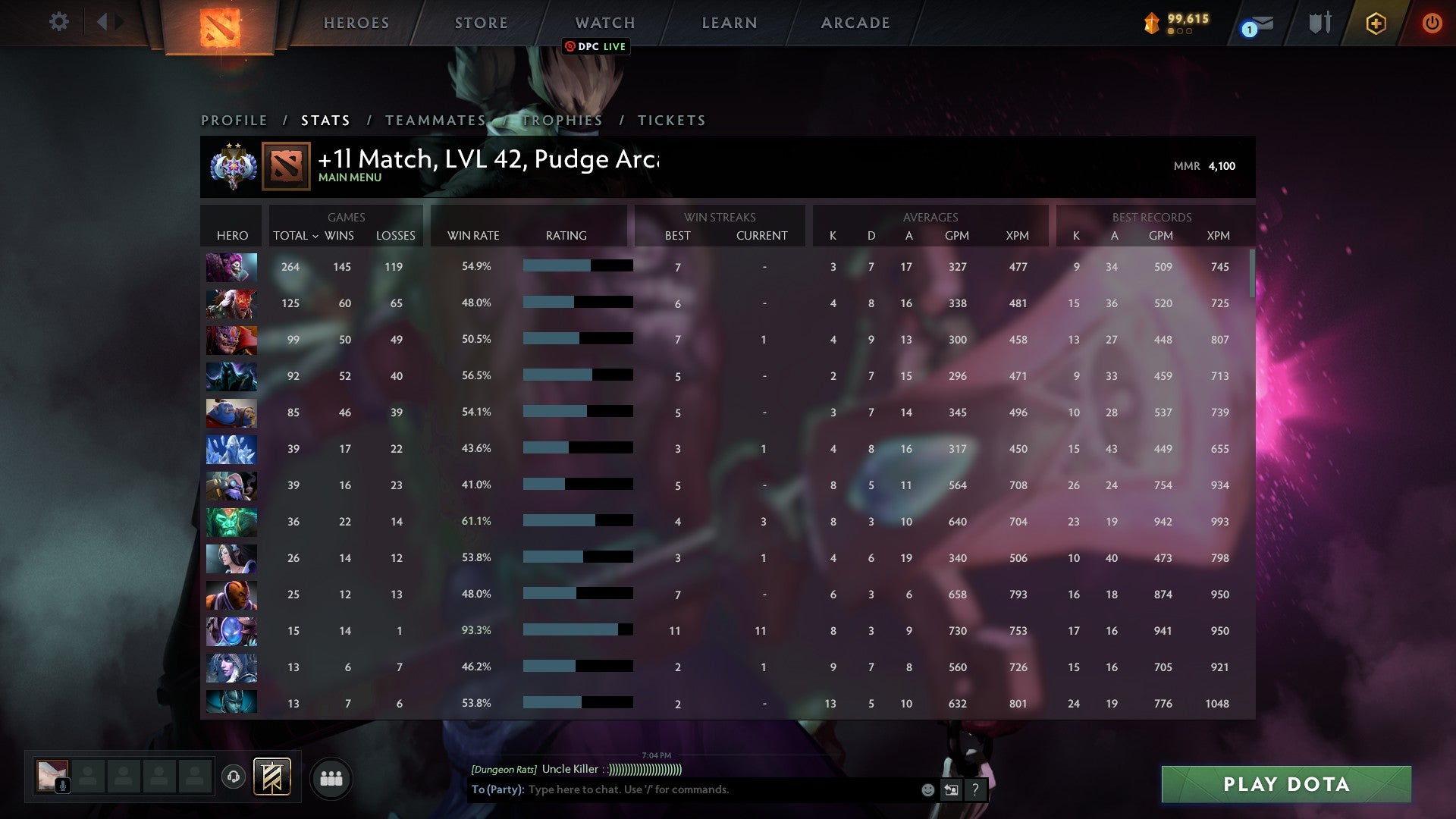Switch to the TEAMMATES tab
The image size is (1456, 819).
(x=436, y=120)
